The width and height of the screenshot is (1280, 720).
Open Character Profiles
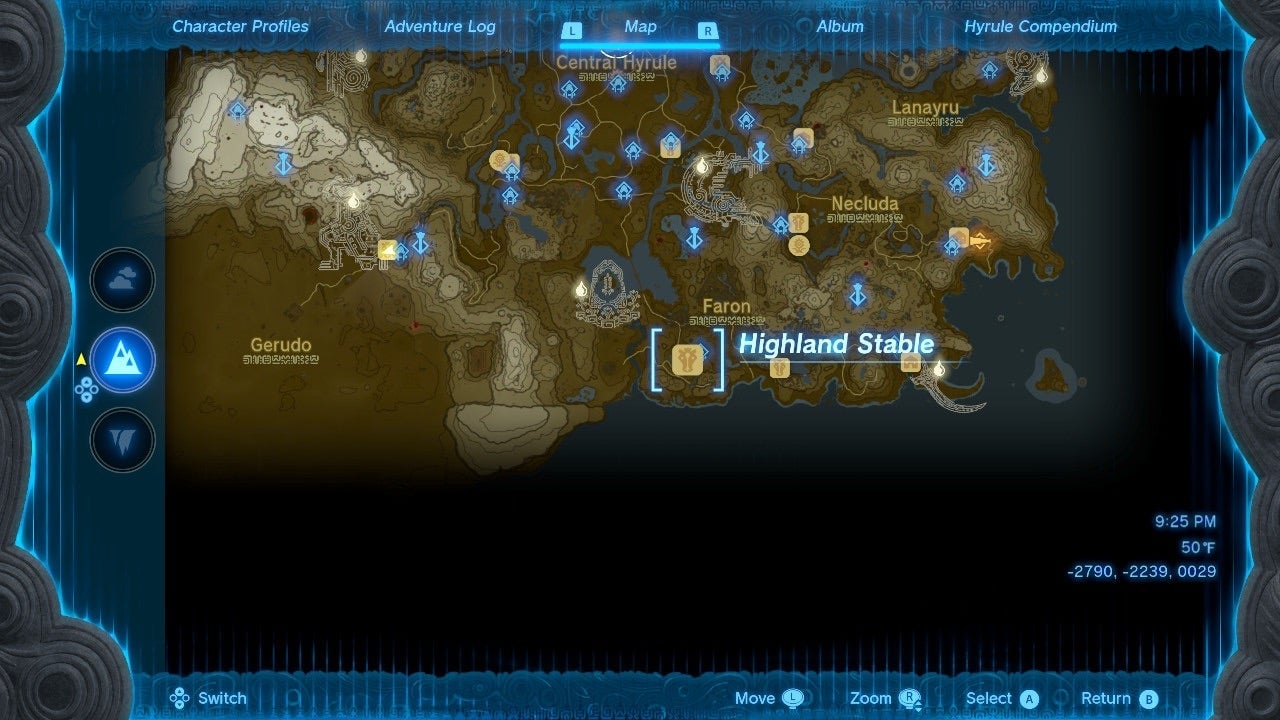(x=240, y=26)
